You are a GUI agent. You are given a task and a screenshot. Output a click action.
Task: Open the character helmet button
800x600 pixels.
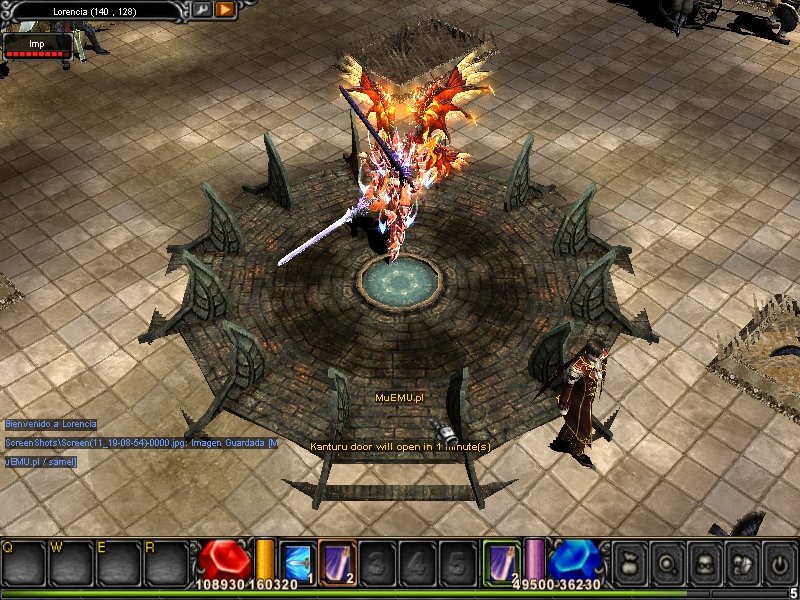(704, 562)
